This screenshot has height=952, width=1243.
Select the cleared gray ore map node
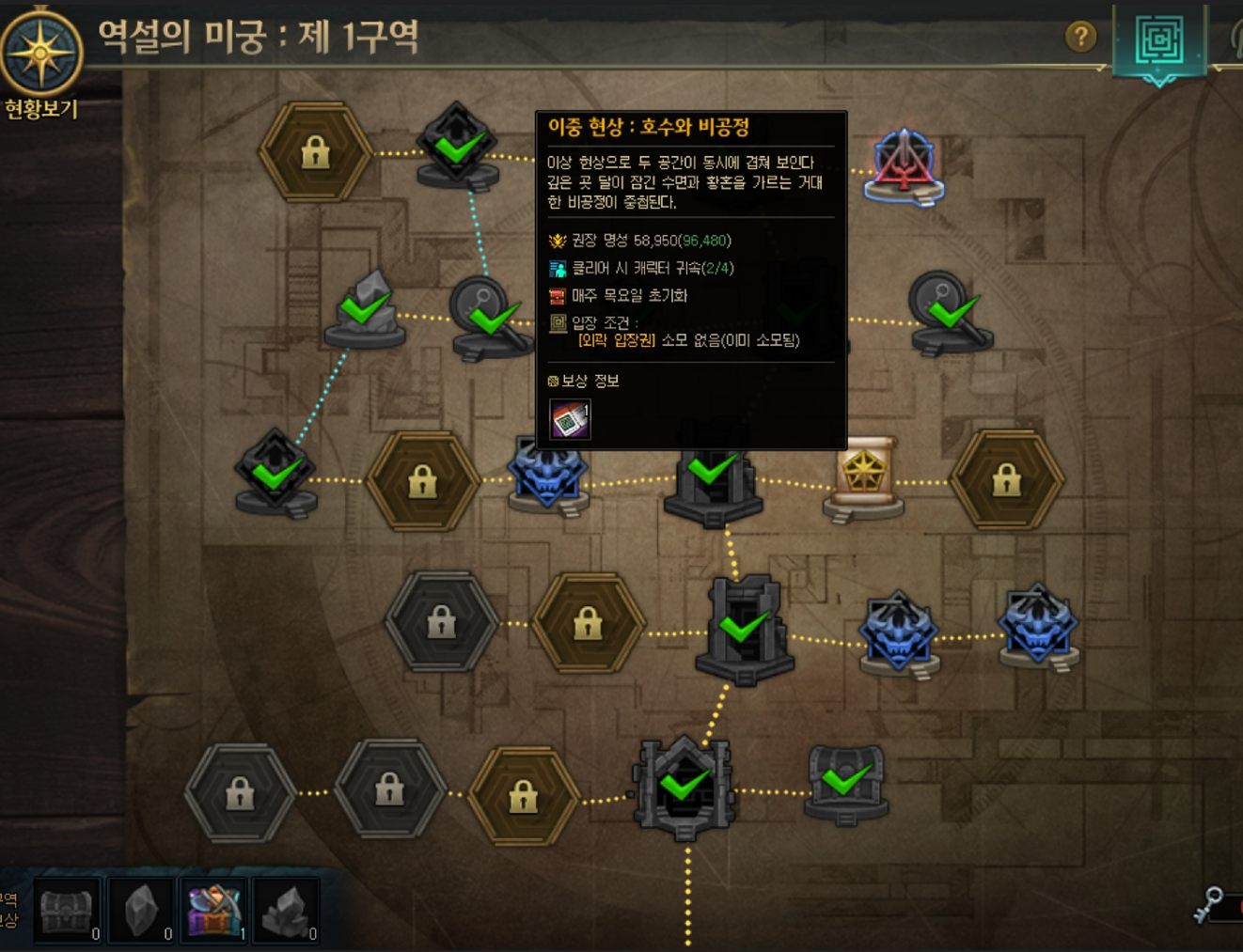coord(365,308)
